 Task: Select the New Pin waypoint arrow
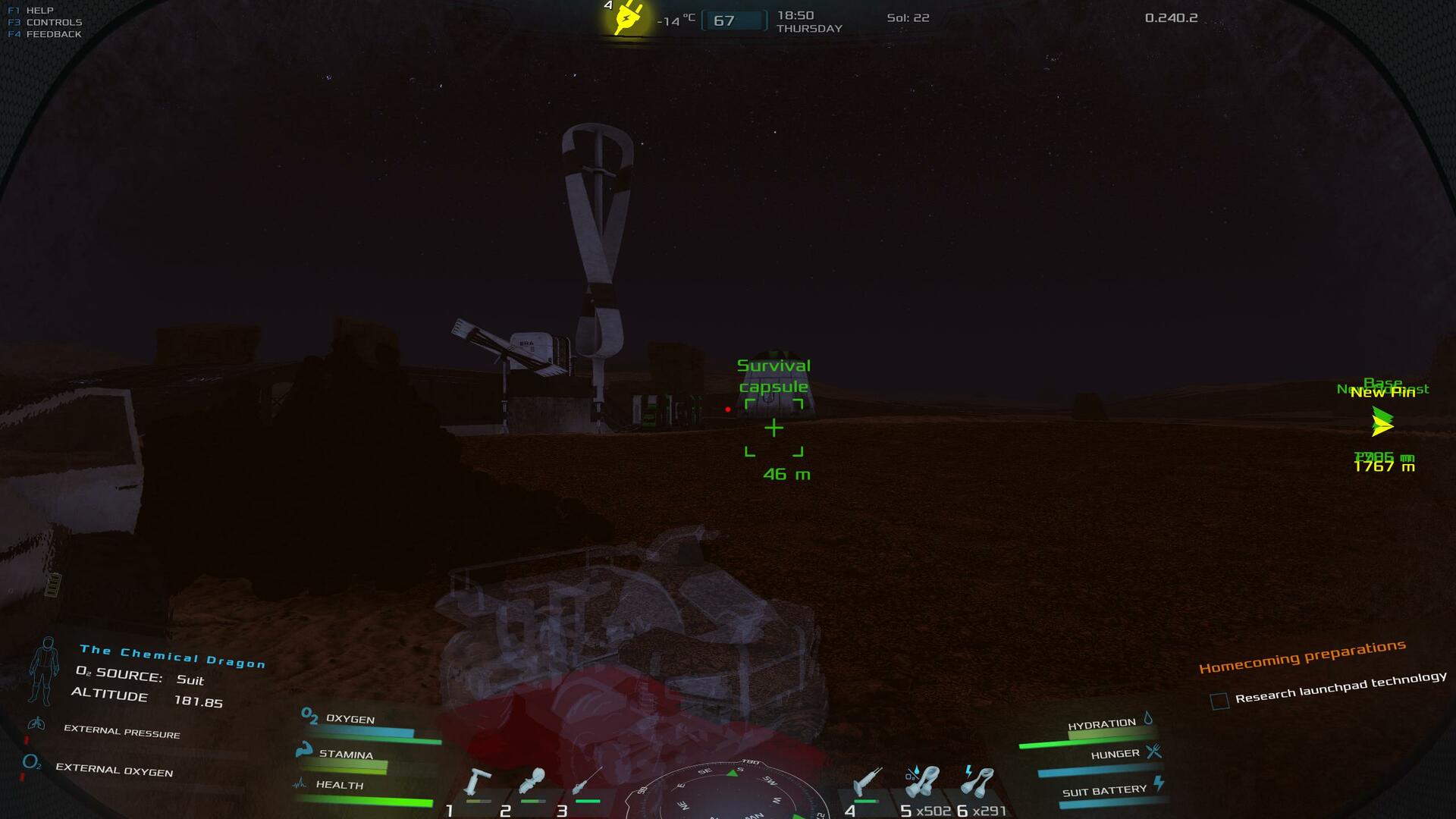[1382, 422]
